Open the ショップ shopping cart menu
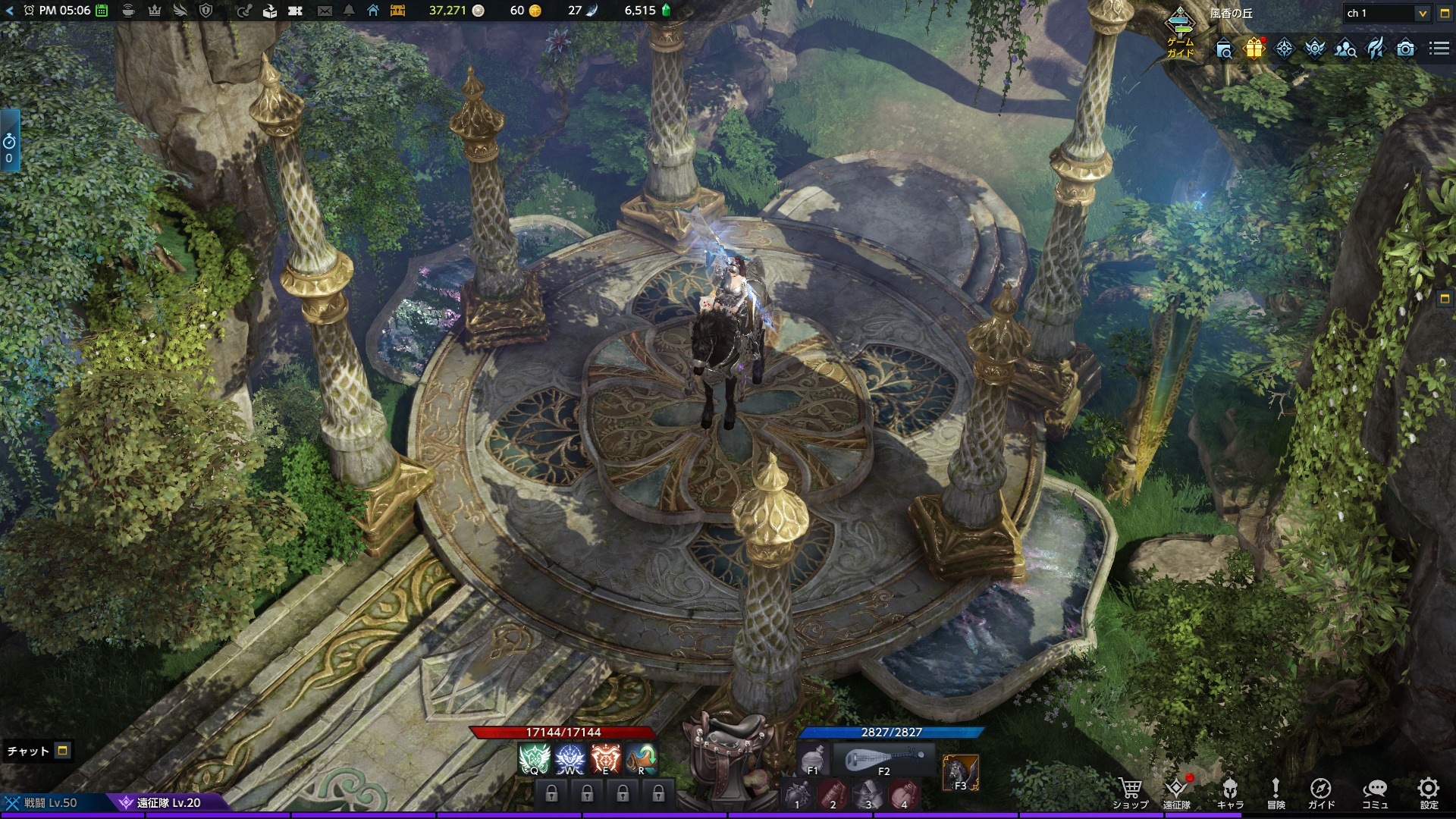The height and width of the screenshot is (819, 1456). click(x=1130, y=792)
